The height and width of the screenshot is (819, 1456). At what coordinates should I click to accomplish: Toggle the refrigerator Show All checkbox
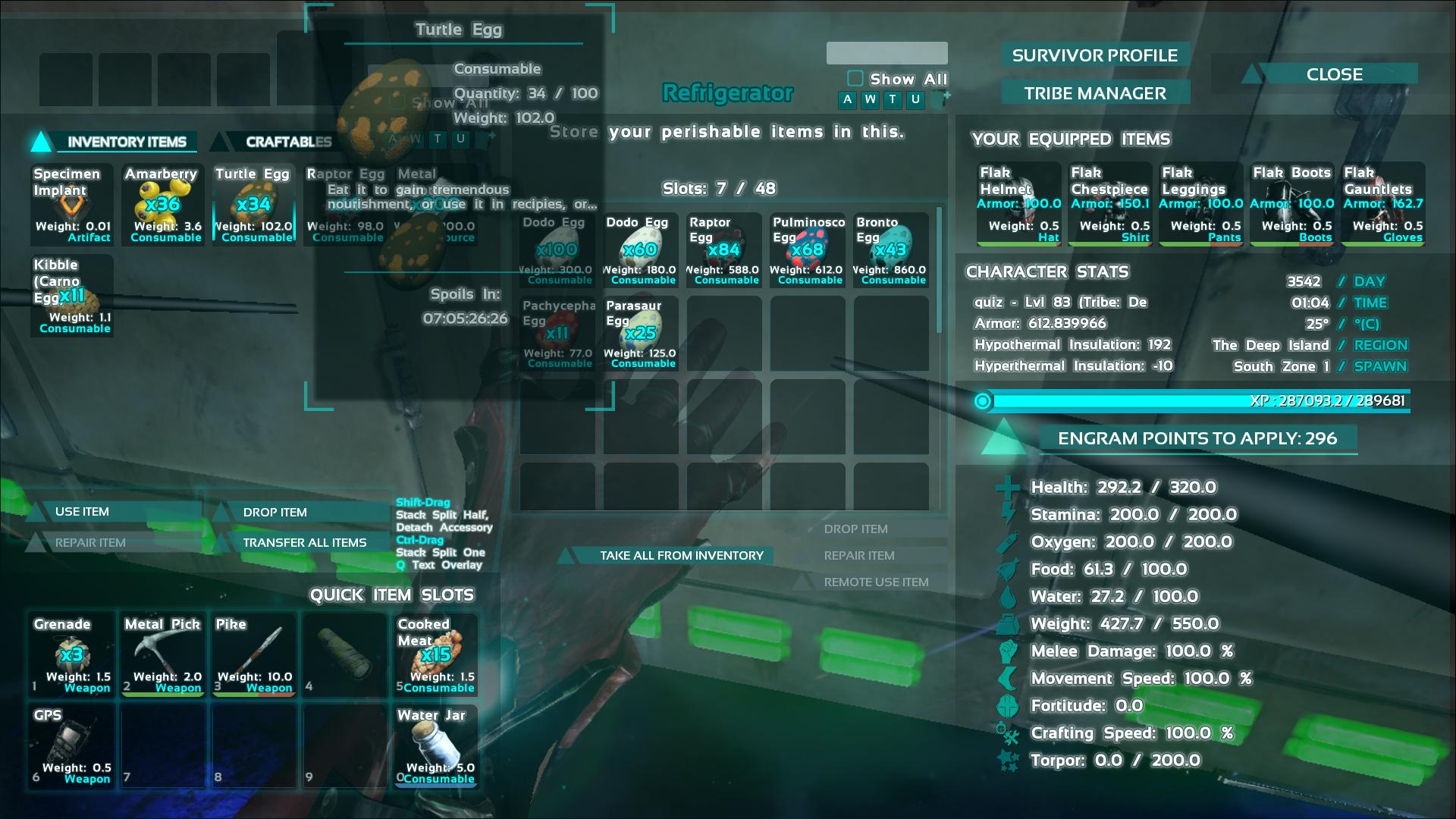(x=855, y=79)
